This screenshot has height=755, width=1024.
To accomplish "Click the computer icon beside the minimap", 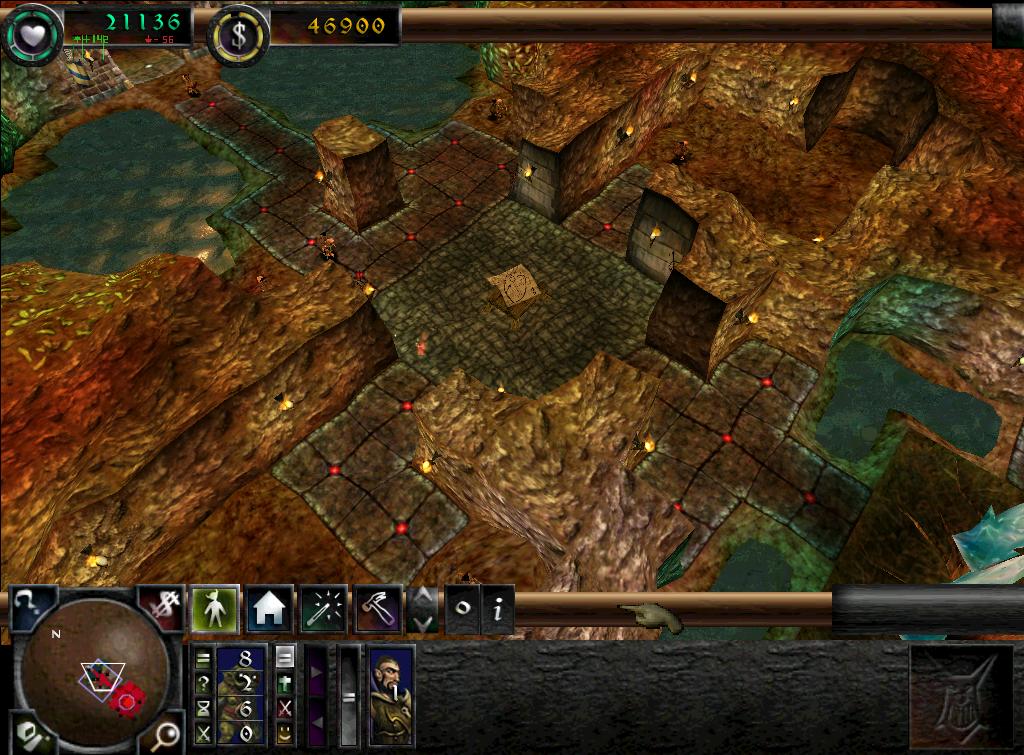I will 30,737.
